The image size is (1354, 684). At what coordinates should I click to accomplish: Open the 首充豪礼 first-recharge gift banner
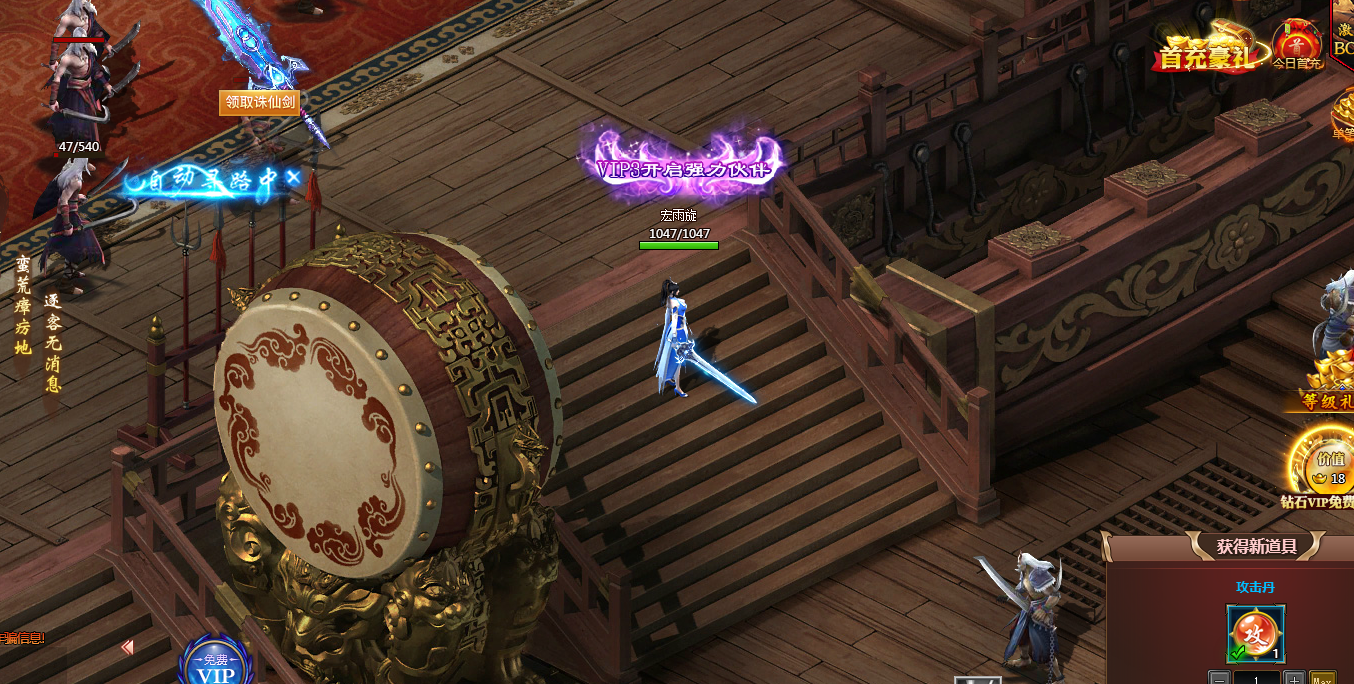1205,50
